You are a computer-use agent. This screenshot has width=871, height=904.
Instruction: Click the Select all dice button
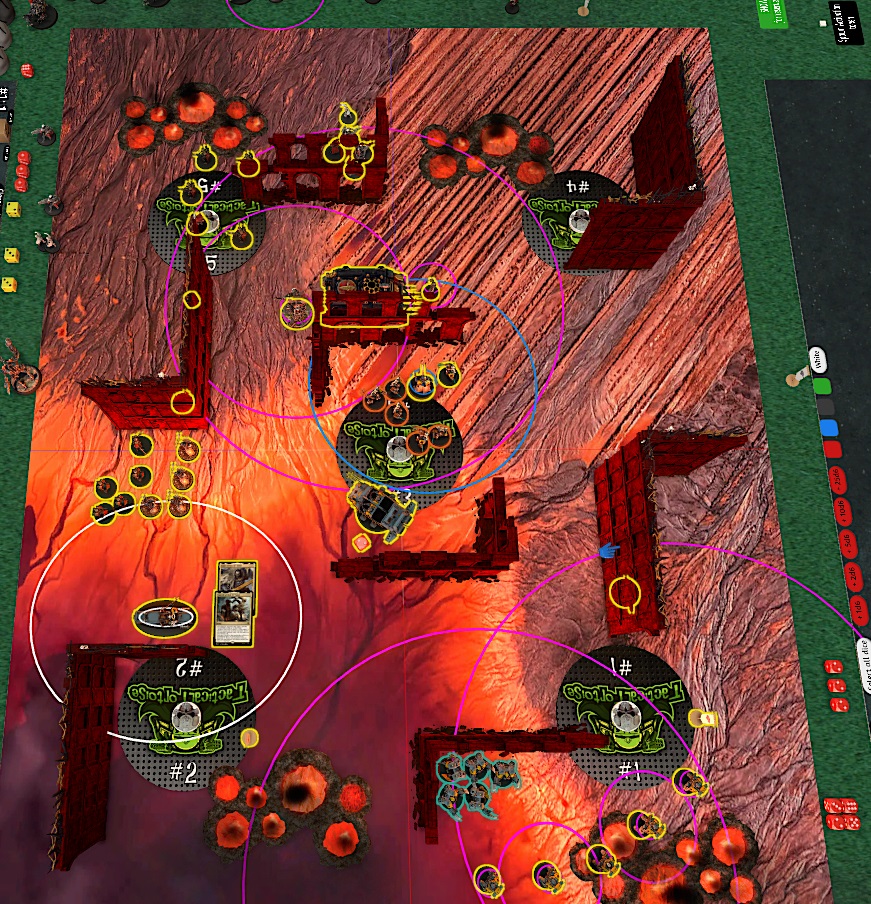tap(866, 665)
